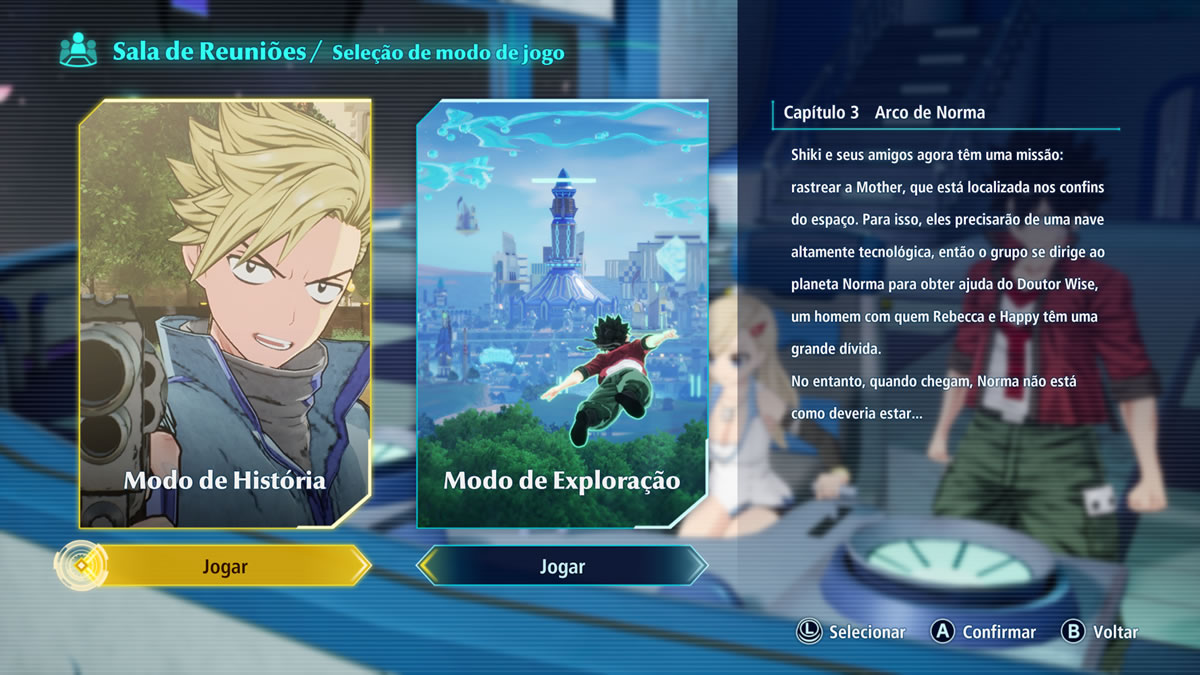
Task: Select the Modo de História card
Action: [225, 313]
